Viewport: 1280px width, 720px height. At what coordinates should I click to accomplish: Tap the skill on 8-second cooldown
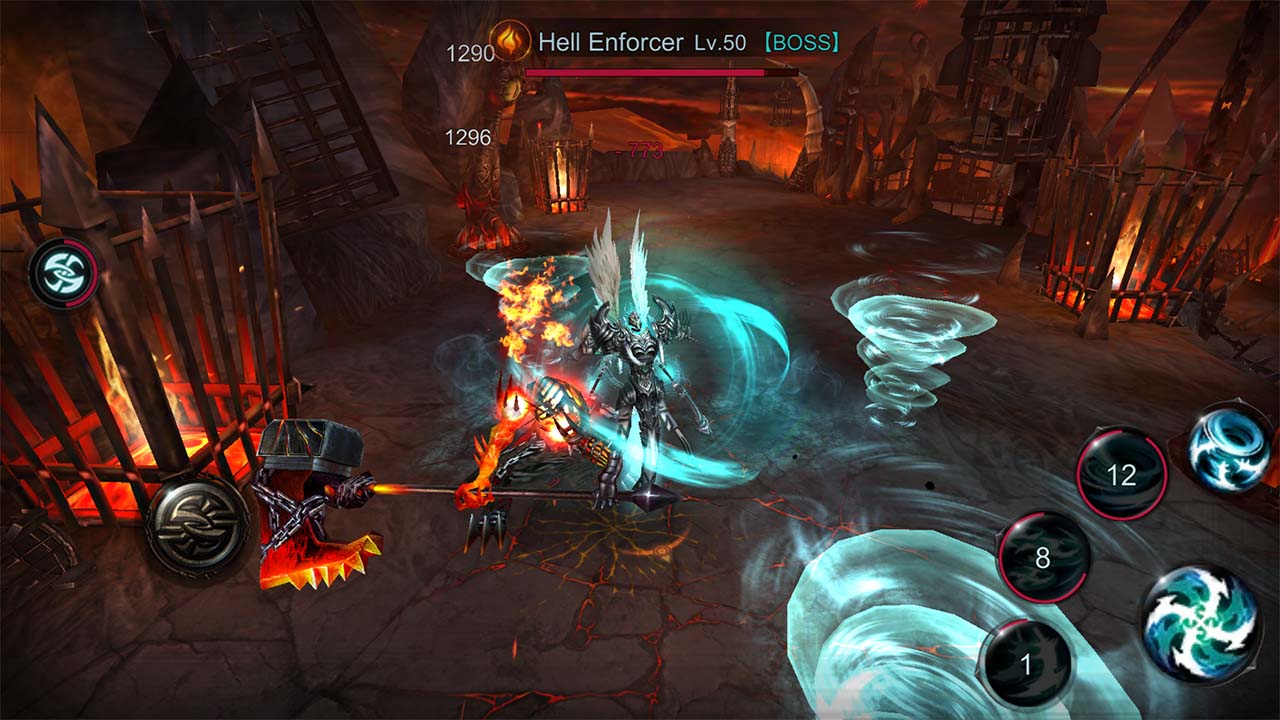[x=1043, y=557]
